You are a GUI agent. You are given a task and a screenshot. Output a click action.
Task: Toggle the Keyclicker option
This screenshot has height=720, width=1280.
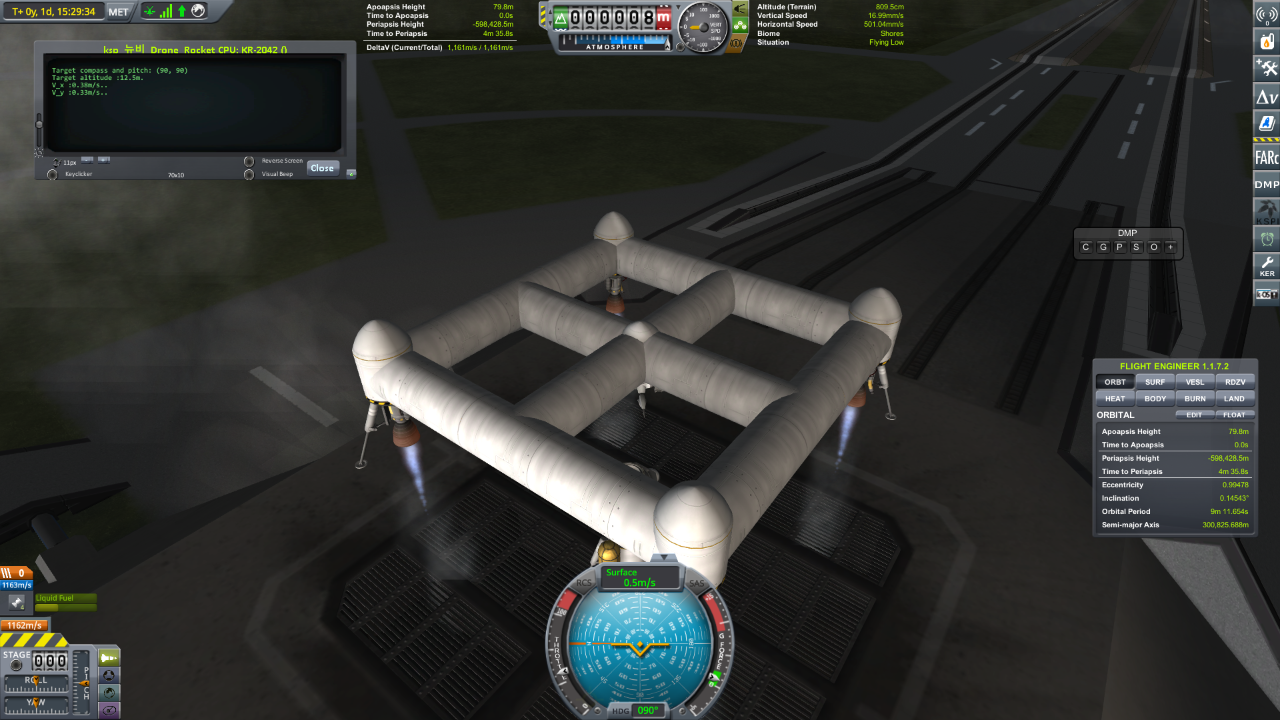[52, 174]
